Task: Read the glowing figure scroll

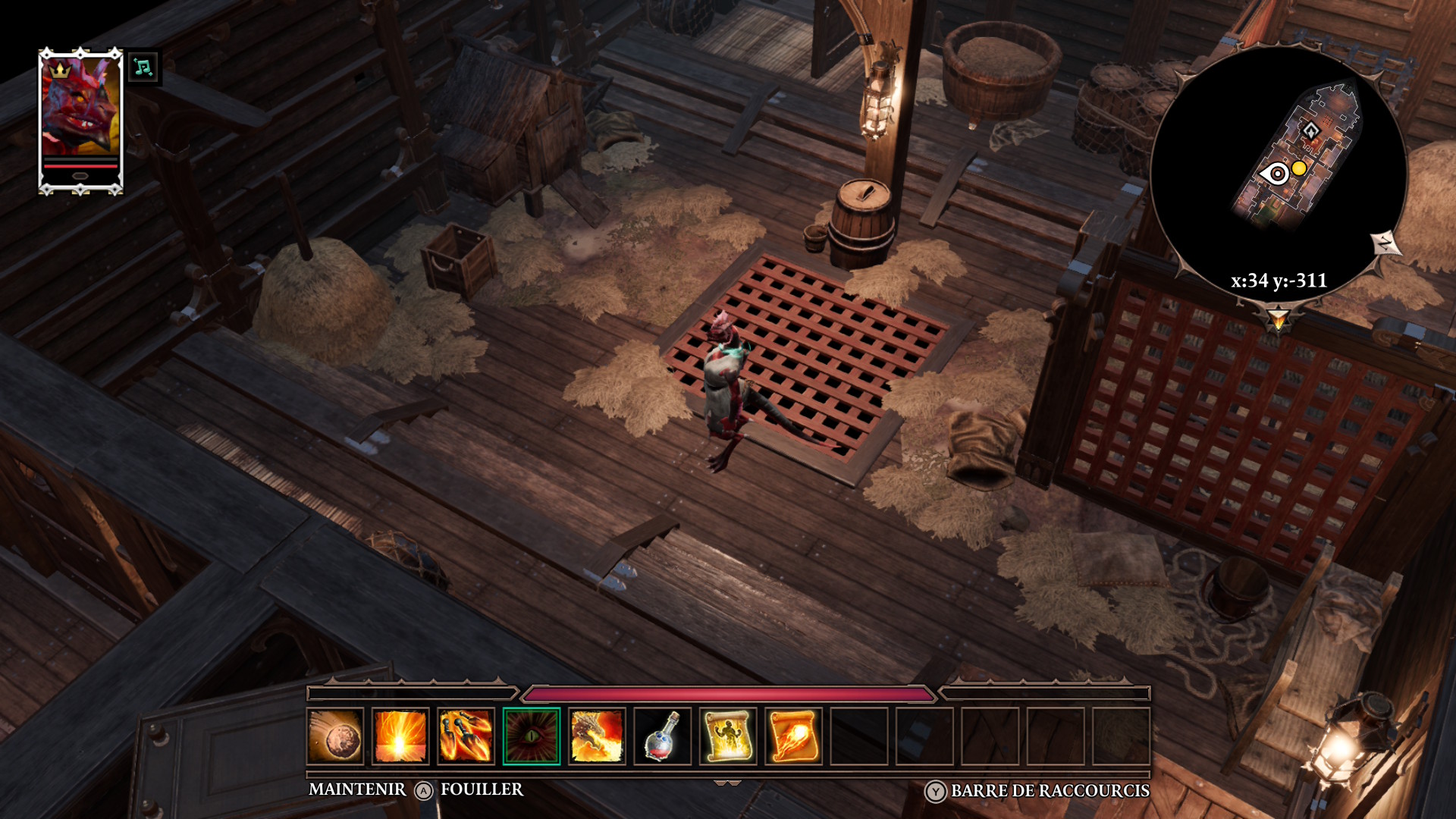Action: (x=728, y=736)
